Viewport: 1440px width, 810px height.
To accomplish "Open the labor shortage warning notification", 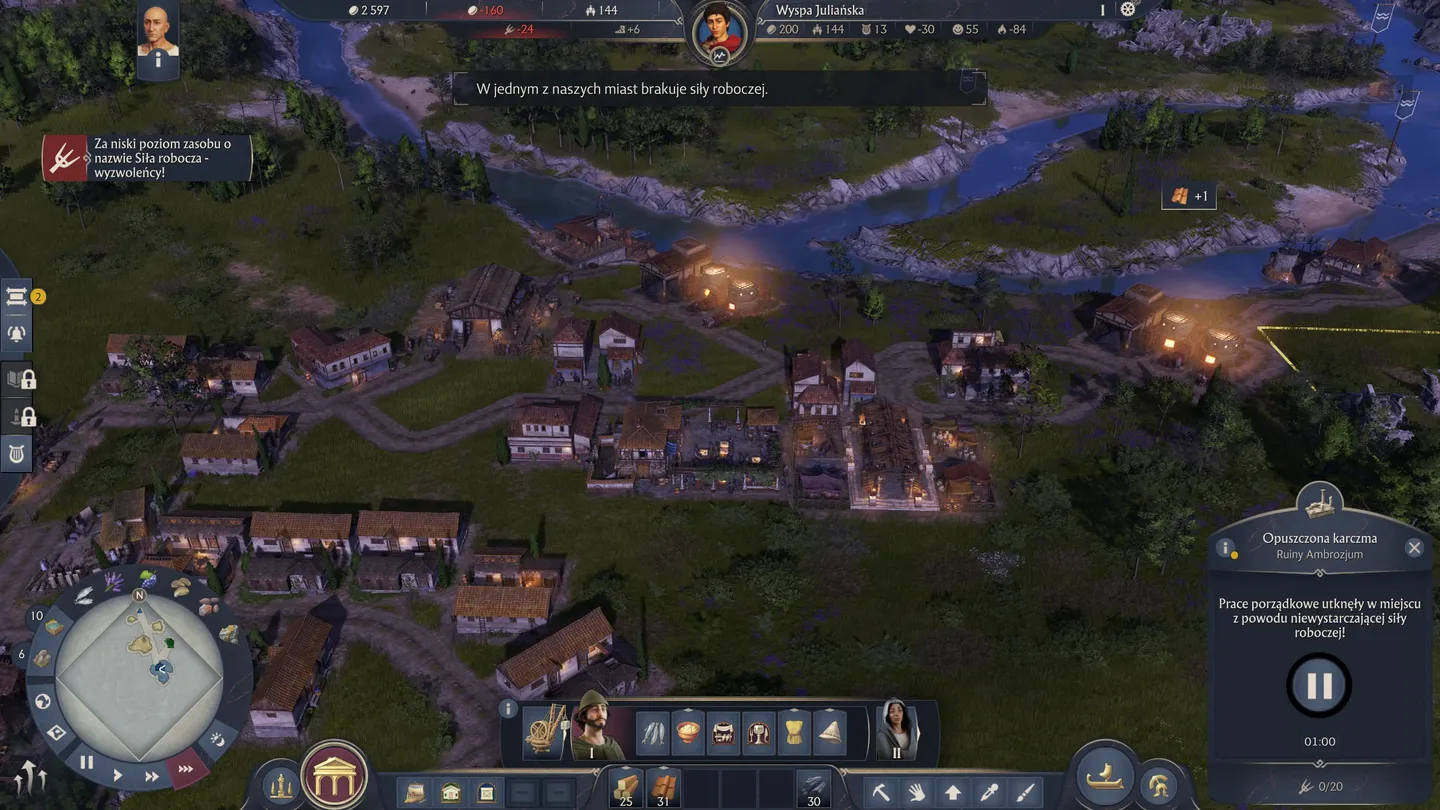I will (147, 158).
